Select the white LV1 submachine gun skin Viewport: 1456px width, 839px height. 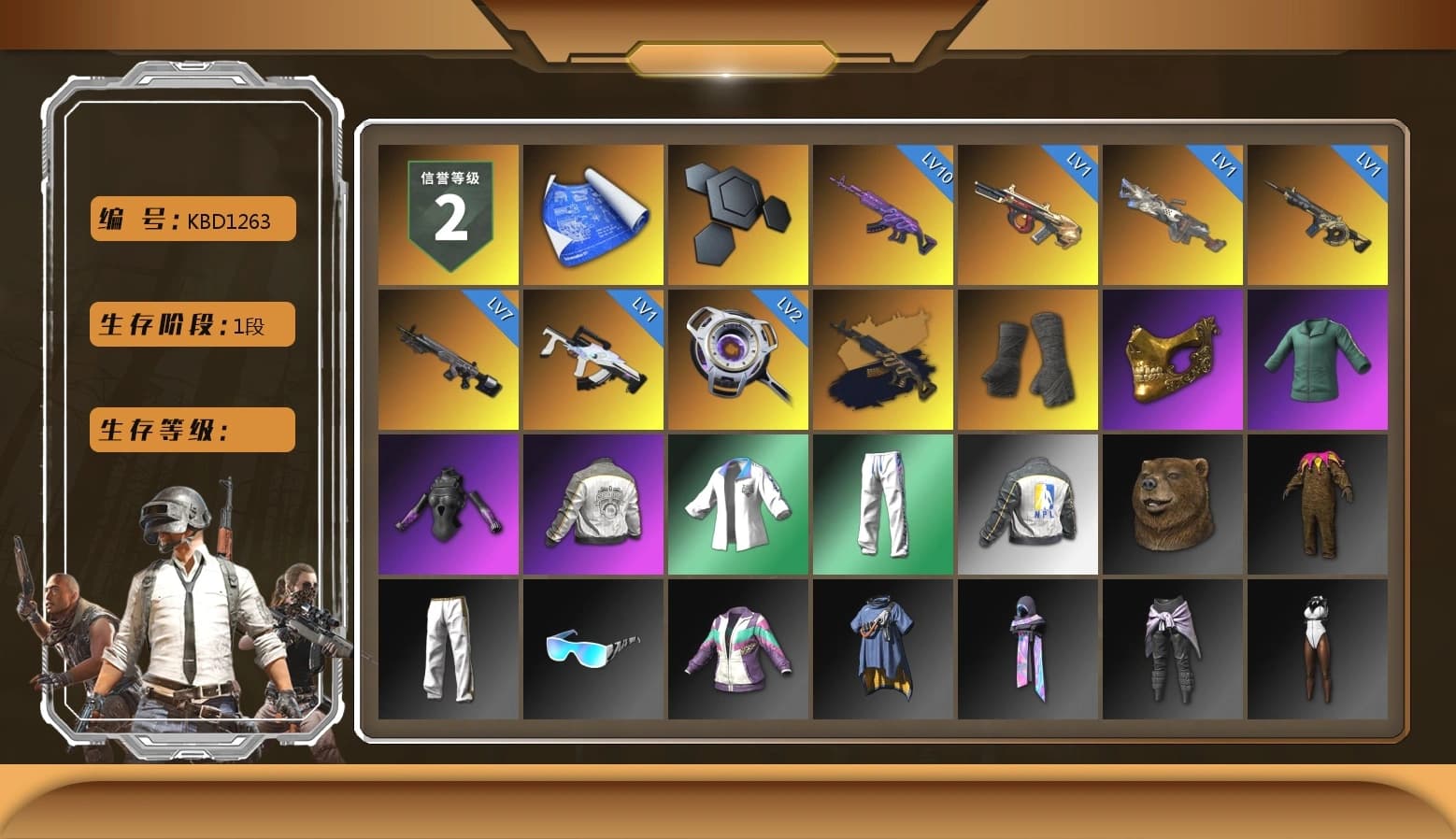[592, 360]
